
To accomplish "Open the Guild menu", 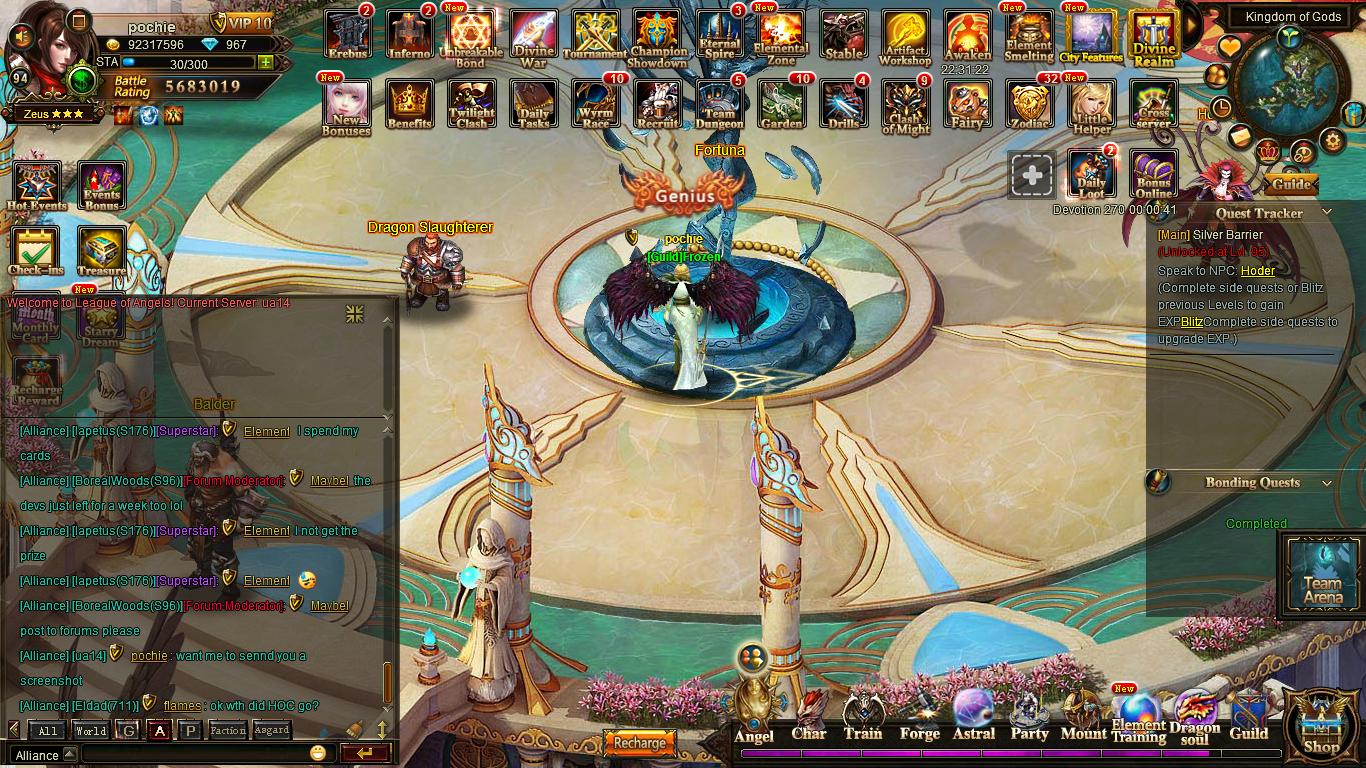I will tap(1248, 716).
